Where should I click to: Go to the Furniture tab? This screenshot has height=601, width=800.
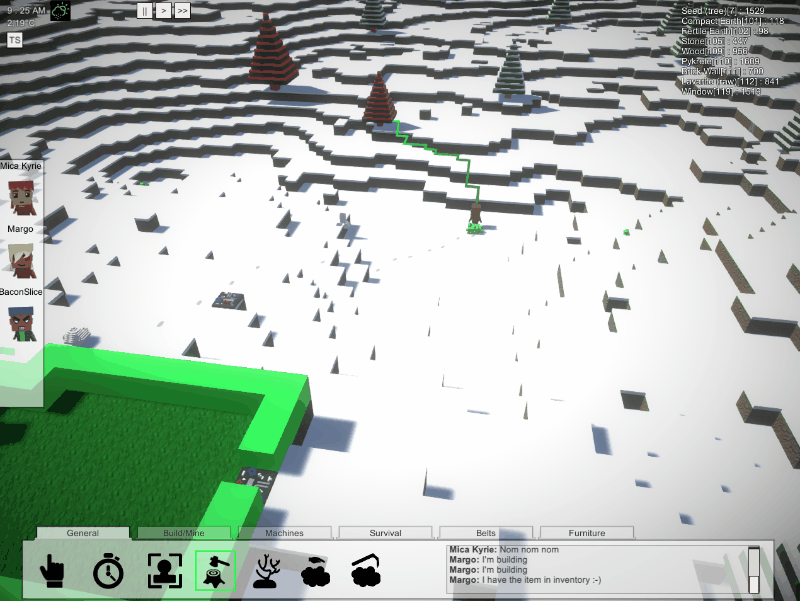587,533
